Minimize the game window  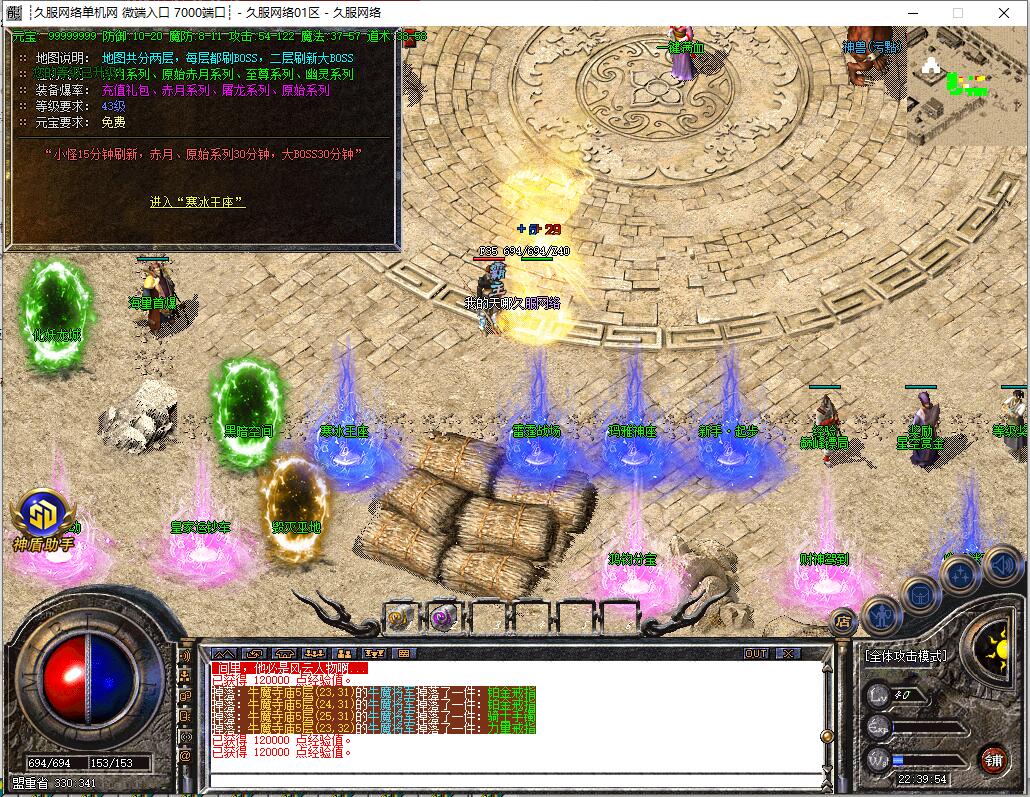pyautogui.click(x=912, y=13)
